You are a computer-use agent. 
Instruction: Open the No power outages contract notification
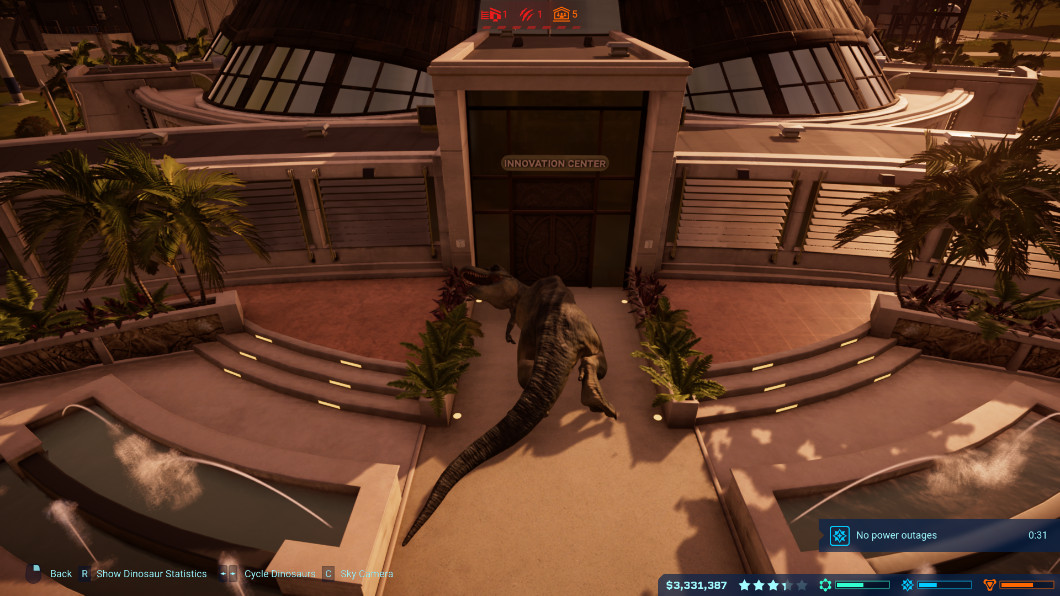(938, 535)
